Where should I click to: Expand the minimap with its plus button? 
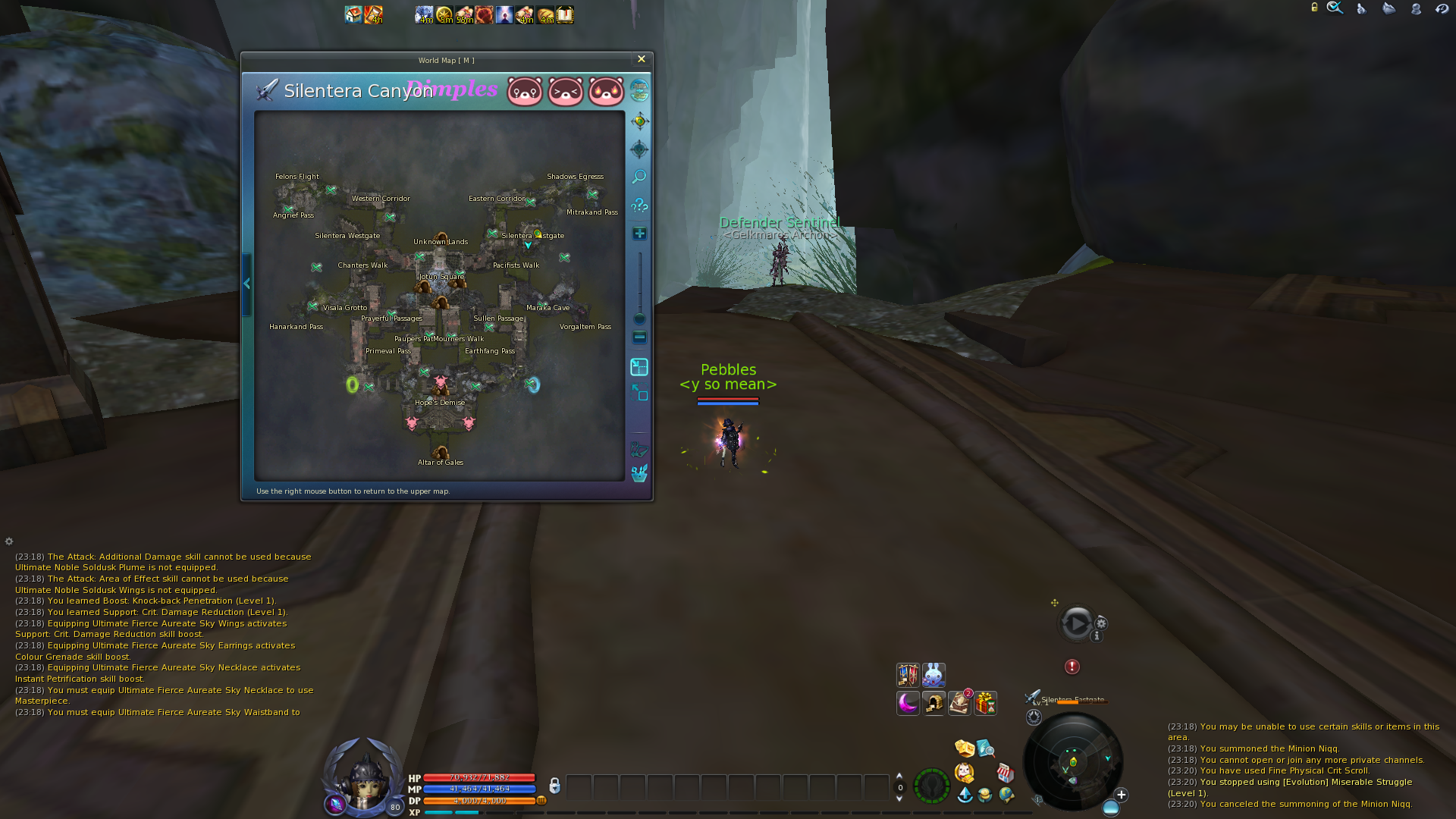point(1119,795)
